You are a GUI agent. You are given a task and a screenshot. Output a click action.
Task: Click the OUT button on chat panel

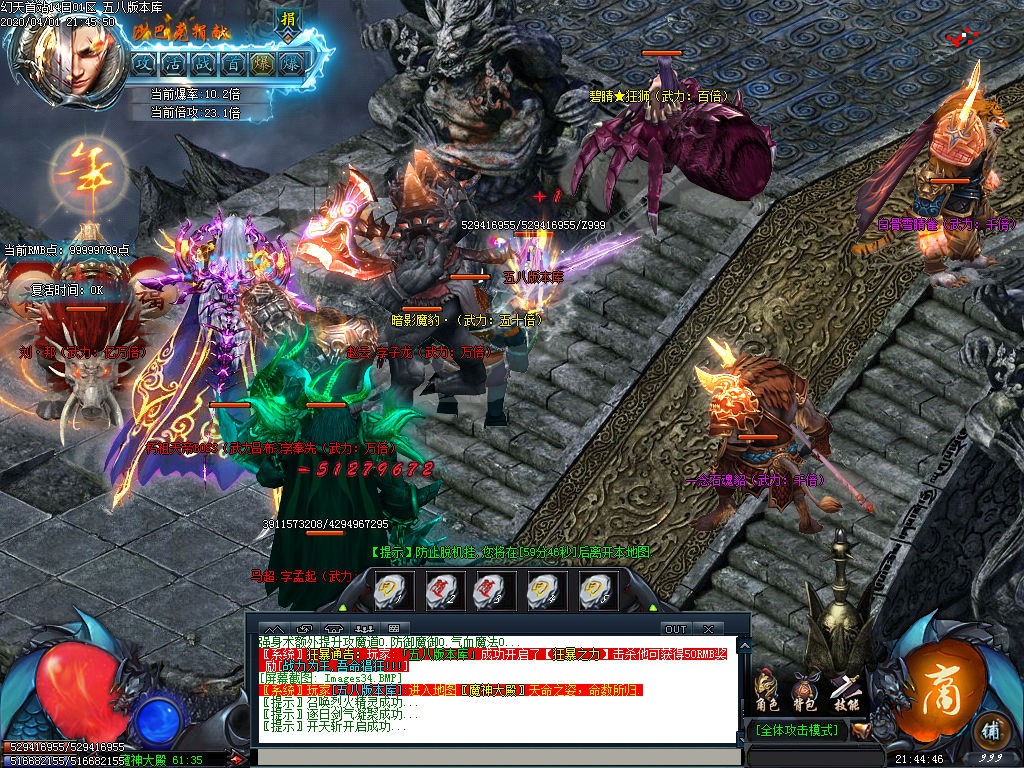coord(676,629)
